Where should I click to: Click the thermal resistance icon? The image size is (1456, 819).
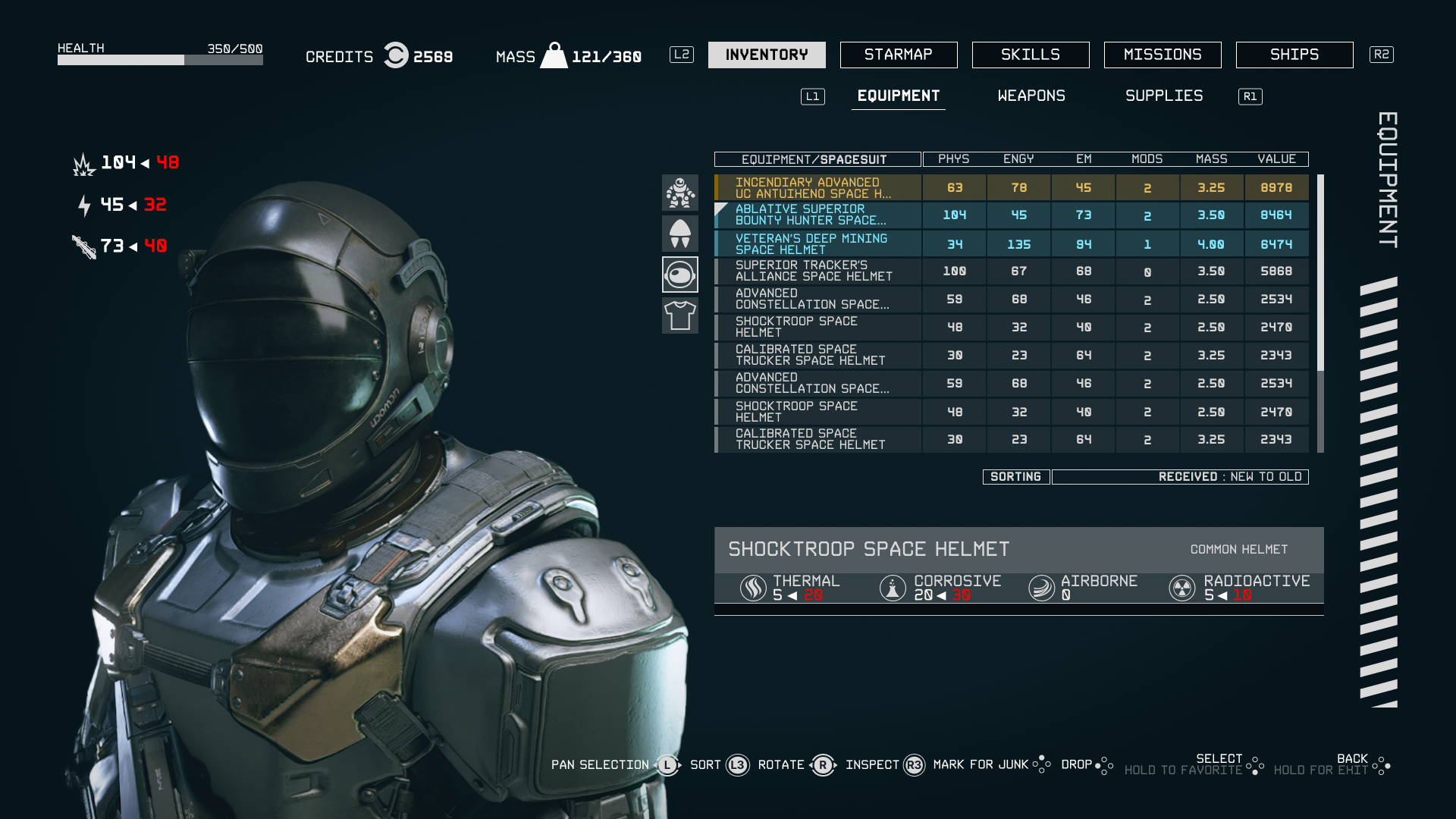(x=752, y=587)
